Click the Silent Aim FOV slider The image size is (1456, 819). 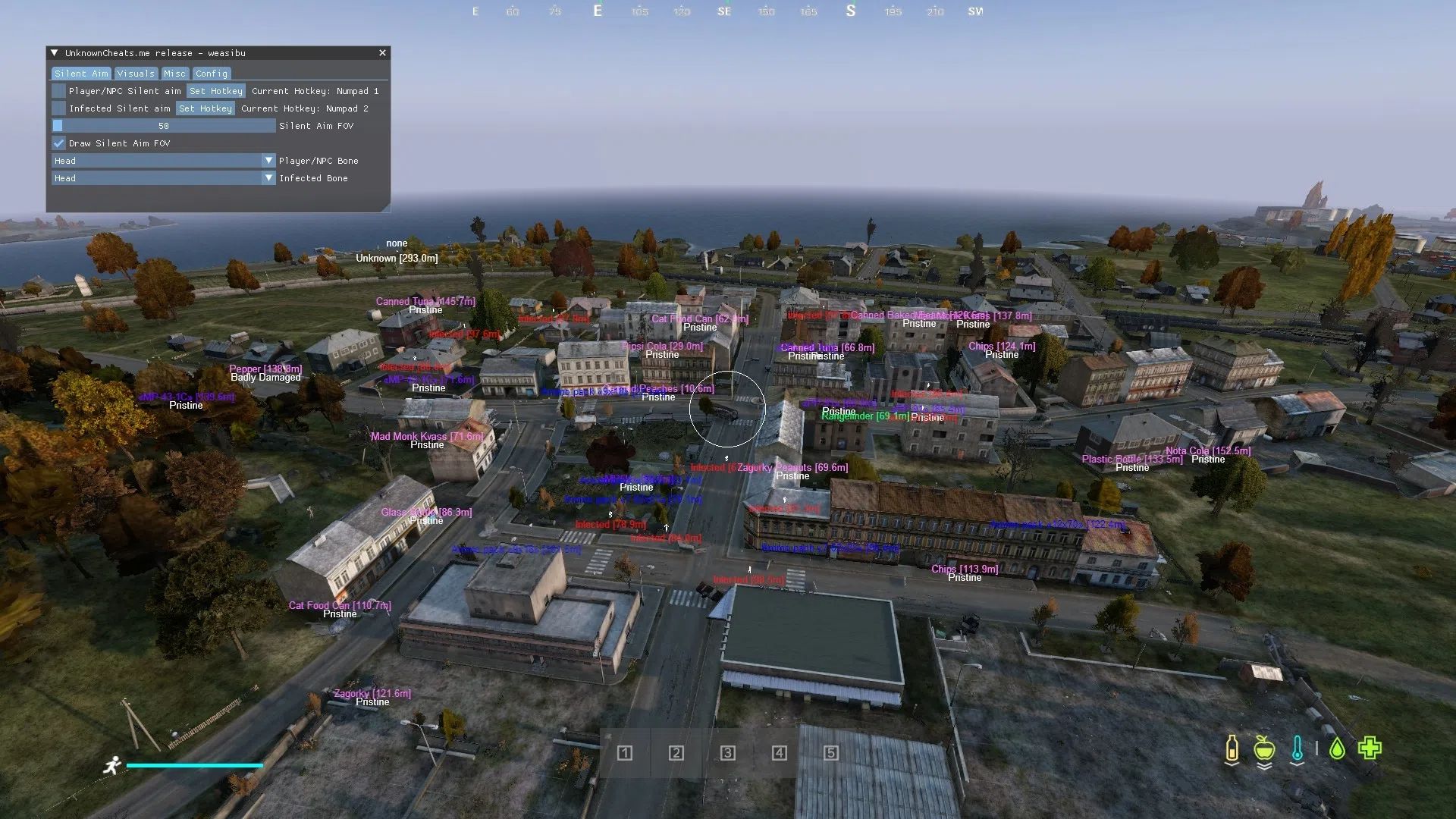click(163, 126)
